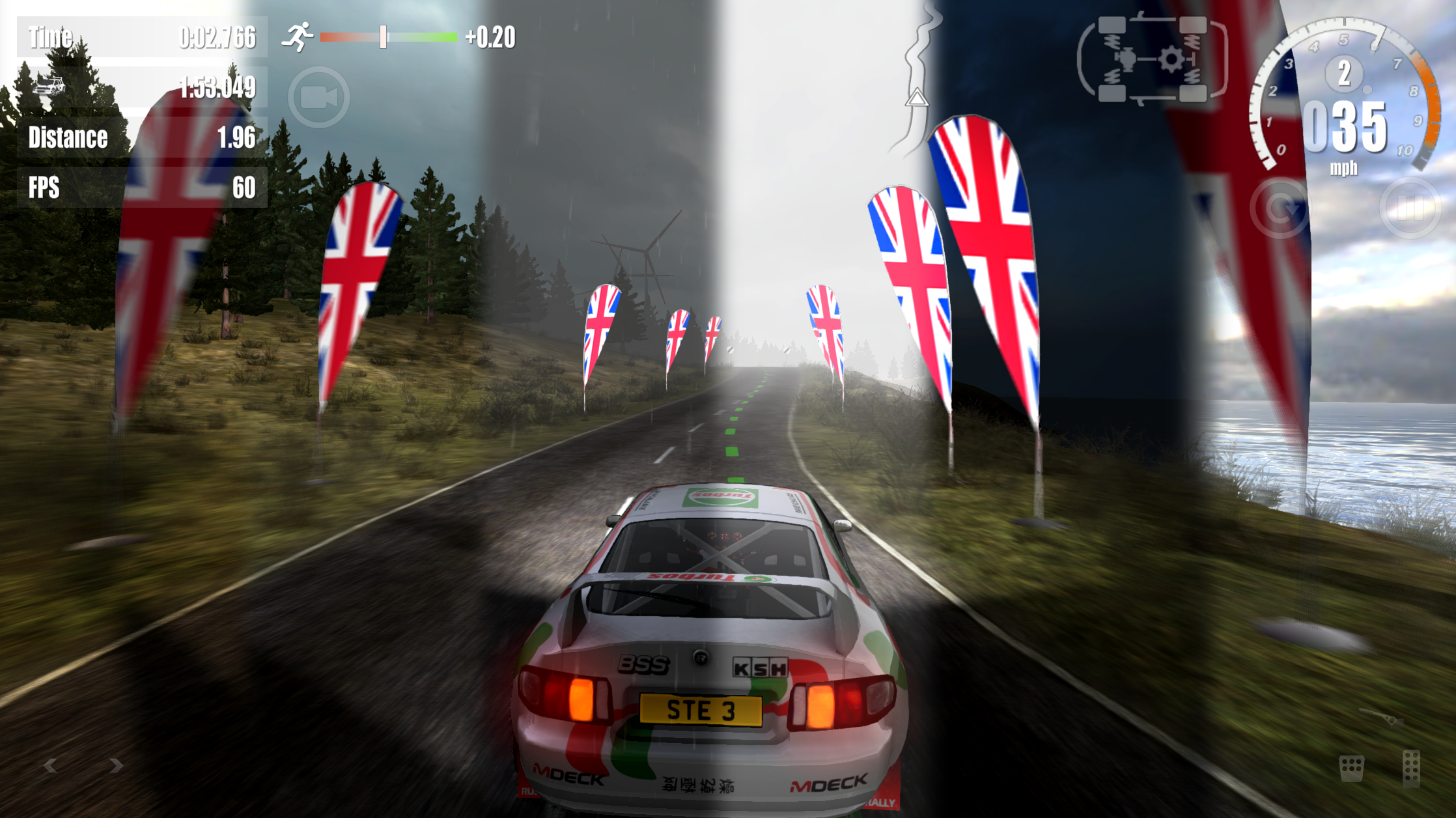Image resolution: width=1456 pixels, height=818 pixels.
Task: Pause the rally stage
Action: pos(1410,208)
